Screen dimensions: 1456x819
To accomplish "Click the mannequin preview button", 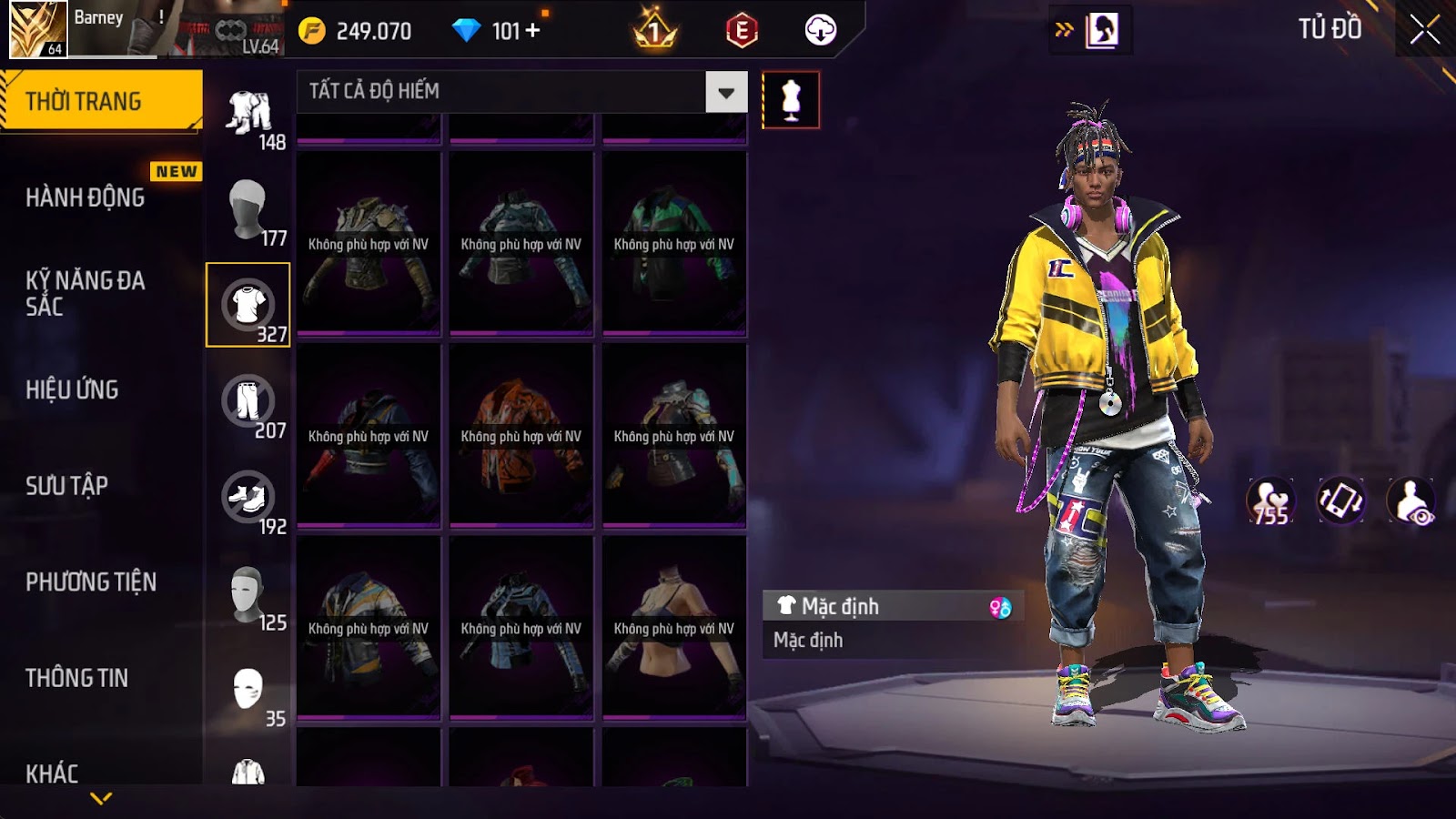I will coord(791,100).
